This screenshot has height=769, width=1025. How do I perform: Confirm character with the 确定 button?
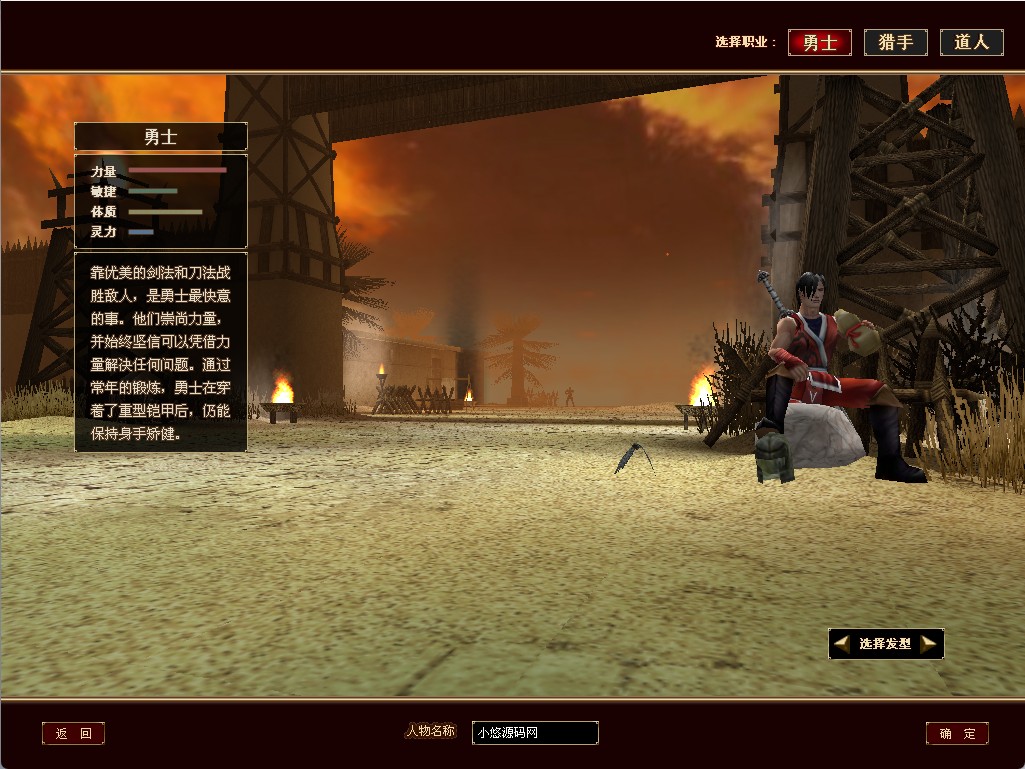coord(957,734)
